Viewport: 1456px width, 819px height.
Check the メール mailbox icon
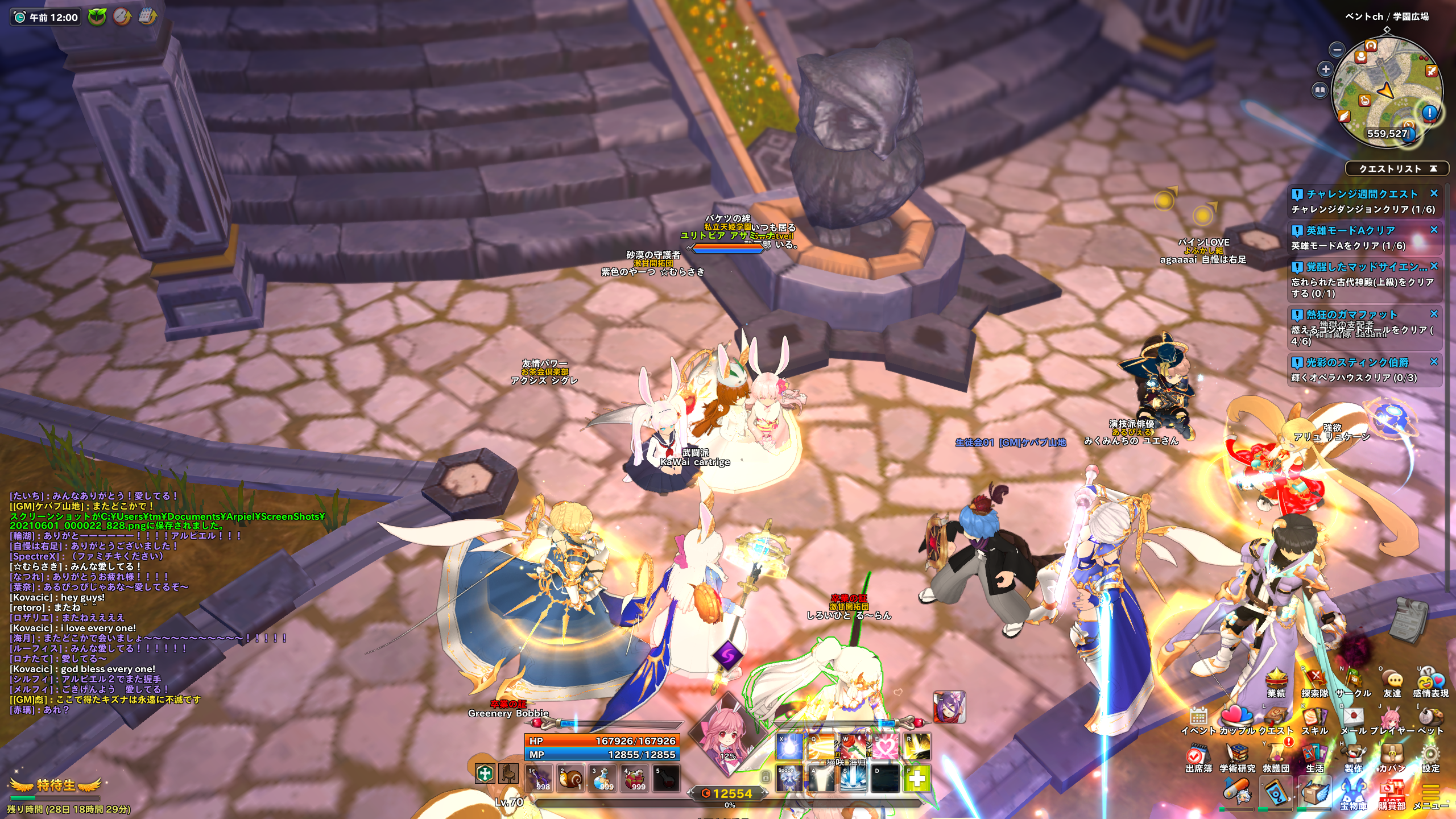click(x=1353, y=718)
